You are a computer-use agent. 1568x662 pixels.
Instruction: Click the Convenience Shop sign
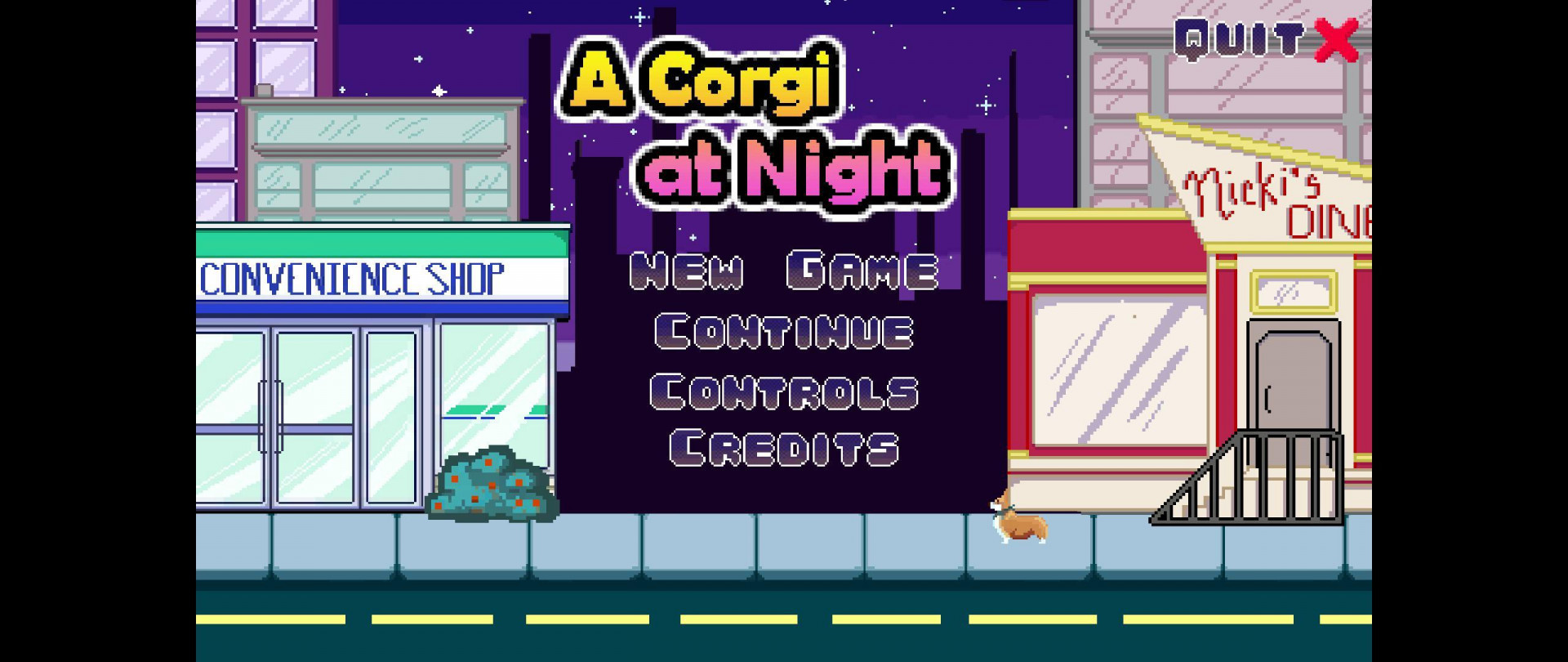(353, 275)
